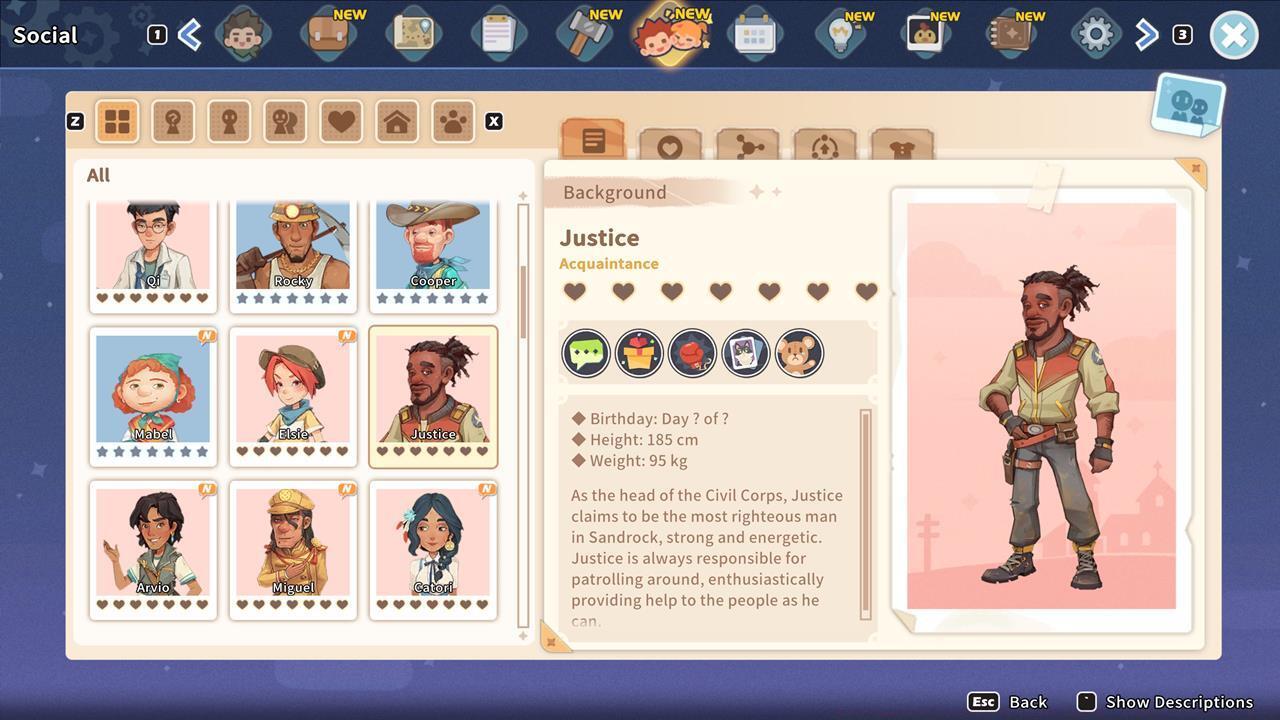1280x720 pixels.
Task: Start a chat with Justice
Action: 586,352
